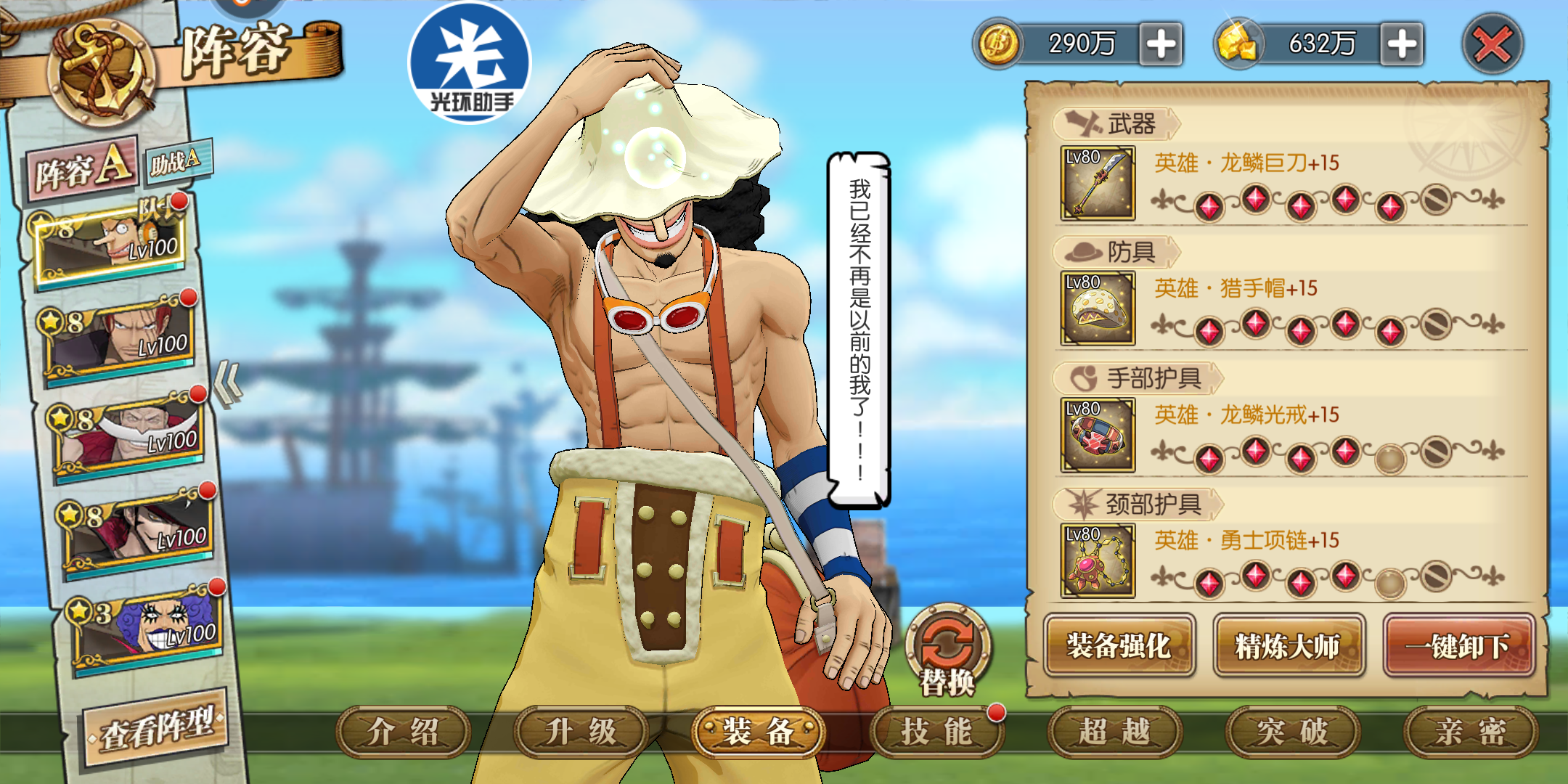Switch to the 介绍 introduction tab
The width and height of the screenshot is (1568, 784).
[x=403, y=732]
